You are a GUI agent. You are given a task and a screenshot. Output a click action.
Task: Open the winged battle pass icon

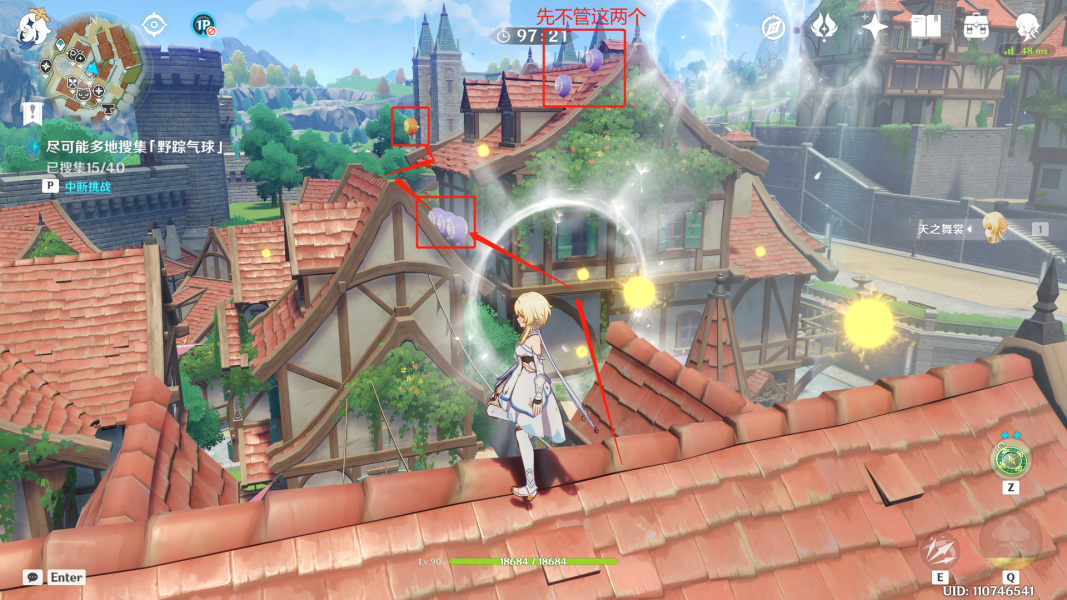point(824,27)
